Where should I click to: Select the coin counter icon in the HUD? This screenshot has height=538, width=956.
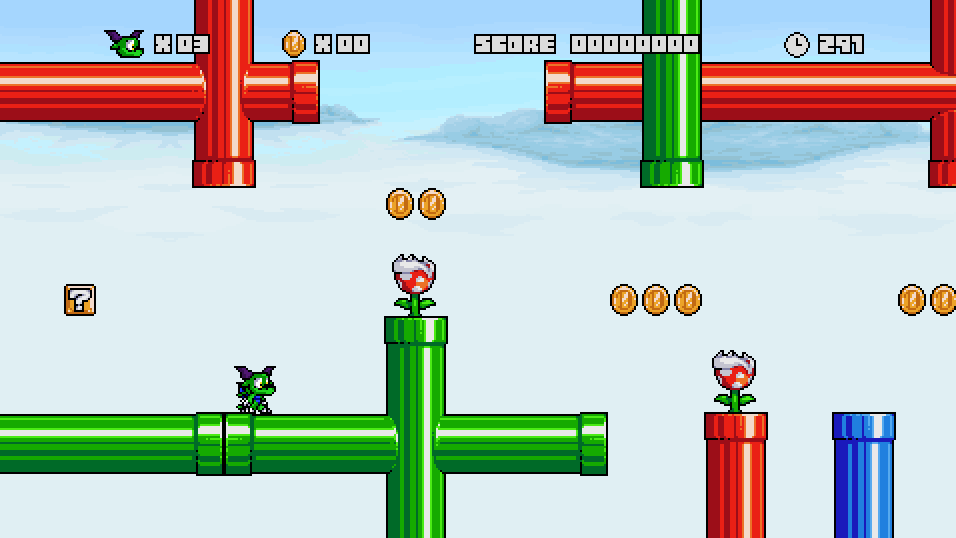pyautogui.click(x=293, y=44)
